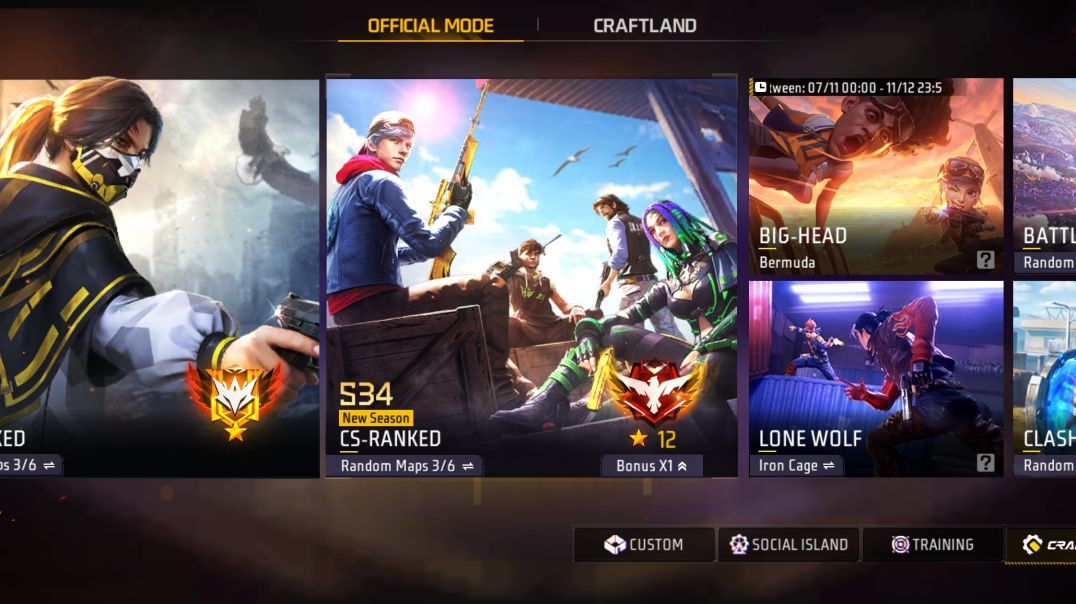Image resolution: width=1076 pixels, height=604 pixels.
Task: Select the CS-Ranked mode card
Action: (x=531, y=270)
